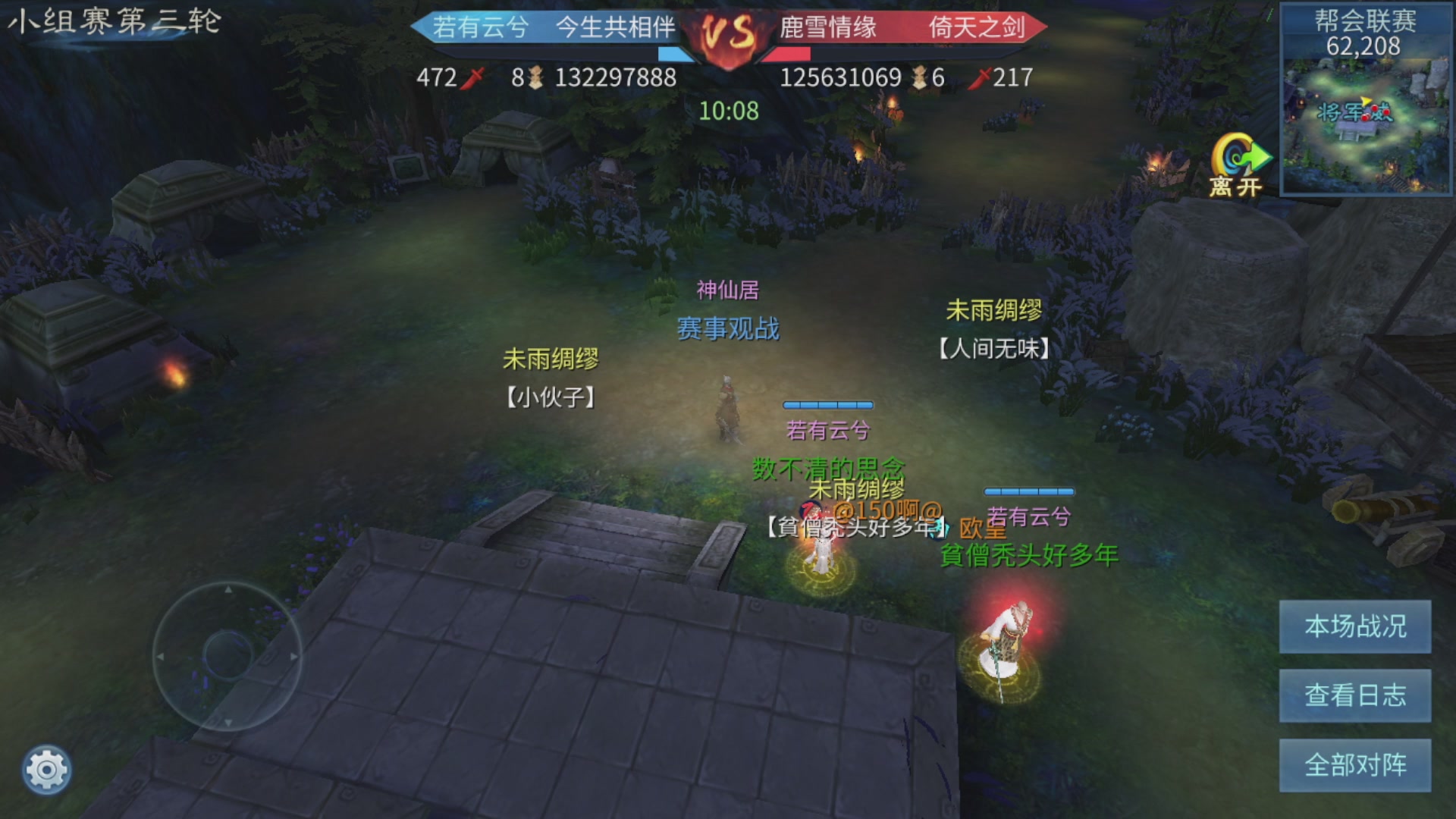Tap the gold figure icon next to 6

pyautogui.click(x=918, y=78)
